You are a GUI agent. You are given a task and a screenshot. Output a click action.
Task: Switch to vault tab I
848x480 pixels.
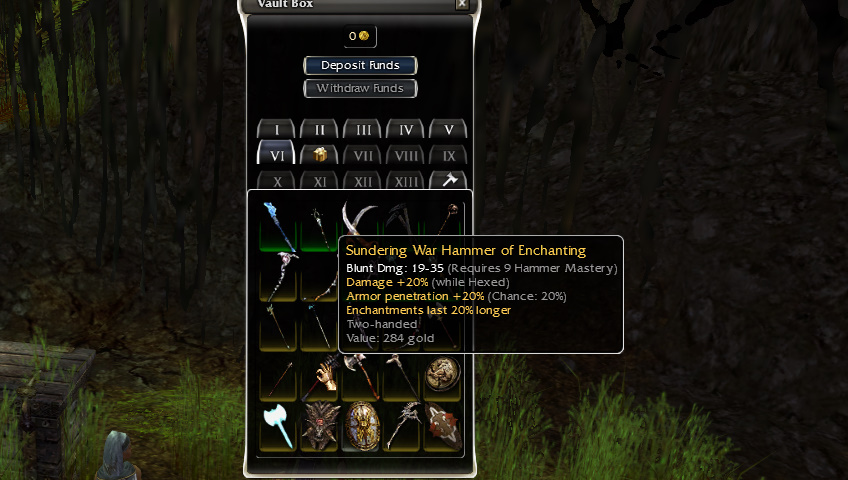[x=276, y=130]
